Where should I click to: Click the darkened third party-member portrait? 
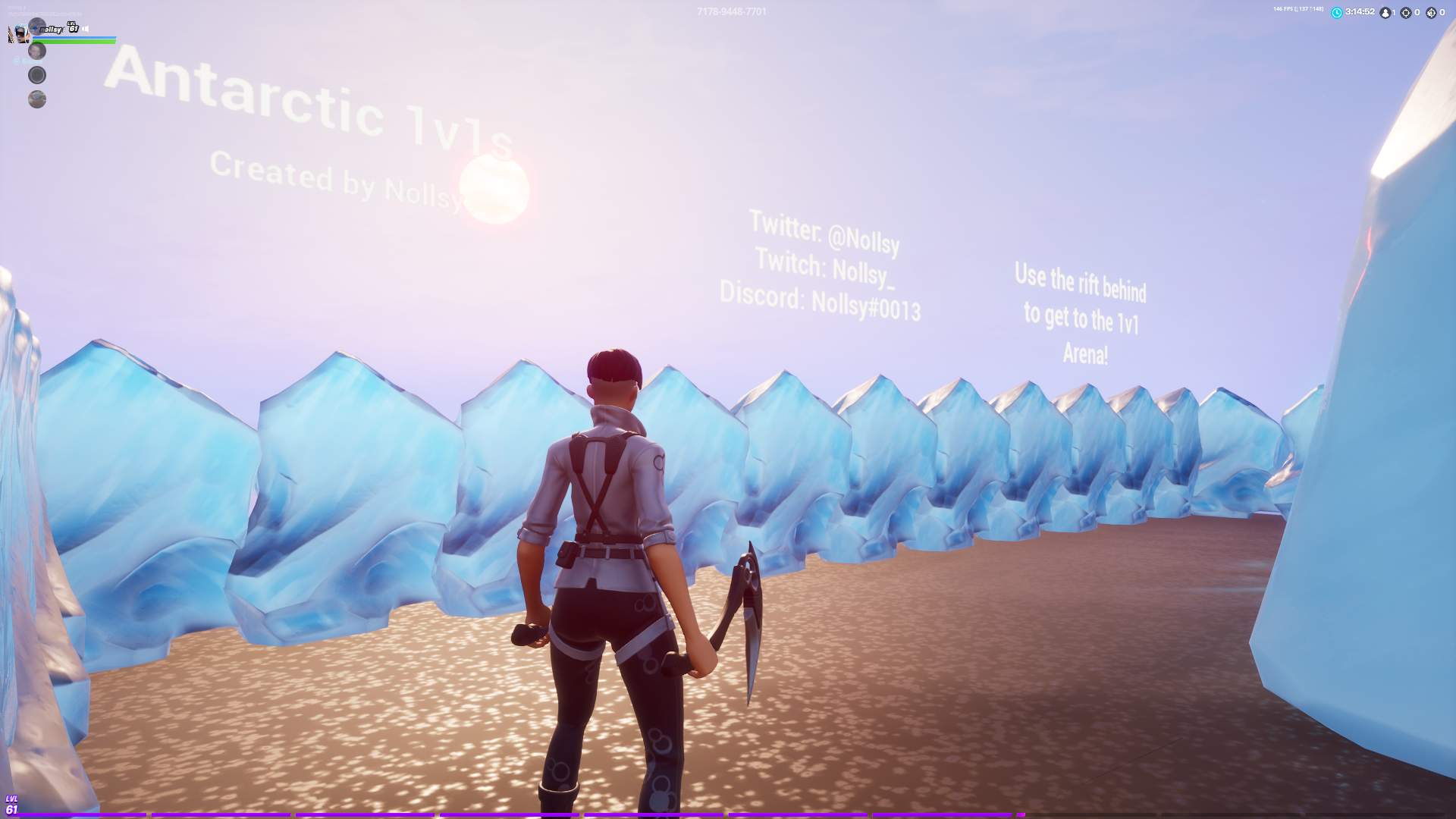[36, 74]
